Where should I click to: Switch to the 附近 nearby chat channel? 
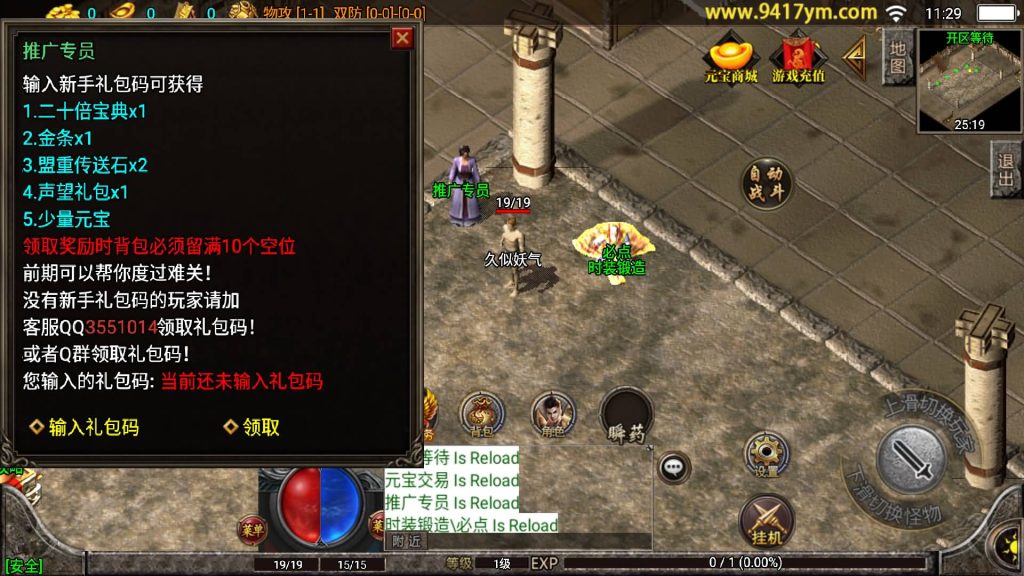pos(406,541)
